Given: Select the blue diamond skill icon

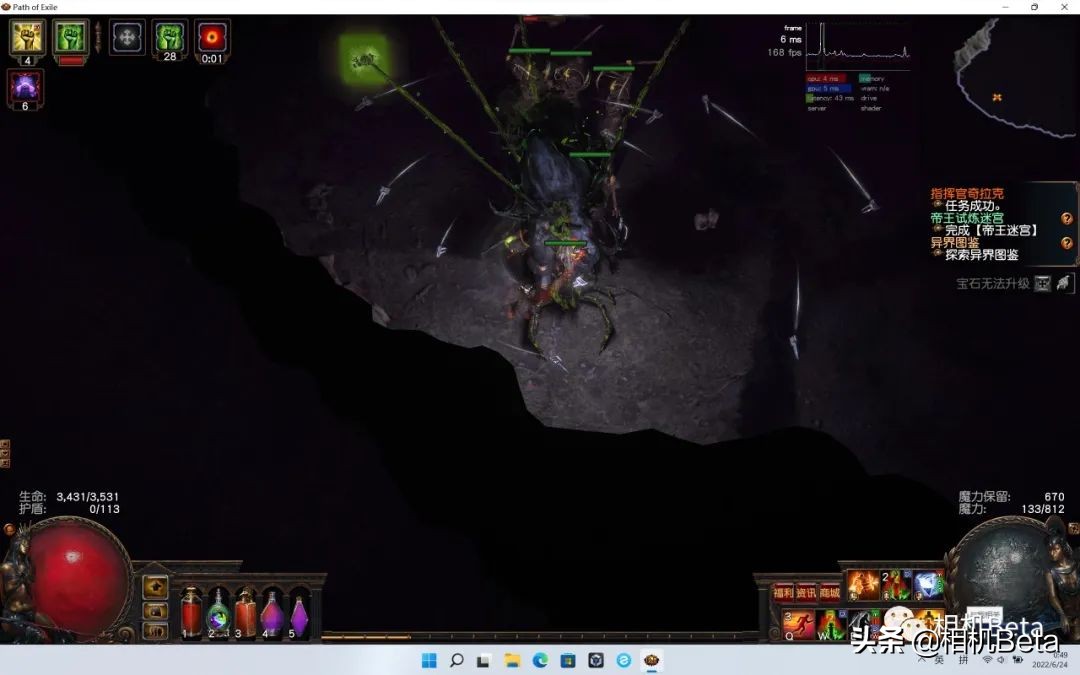Looking at the screenshot, I should coord(928,584).
